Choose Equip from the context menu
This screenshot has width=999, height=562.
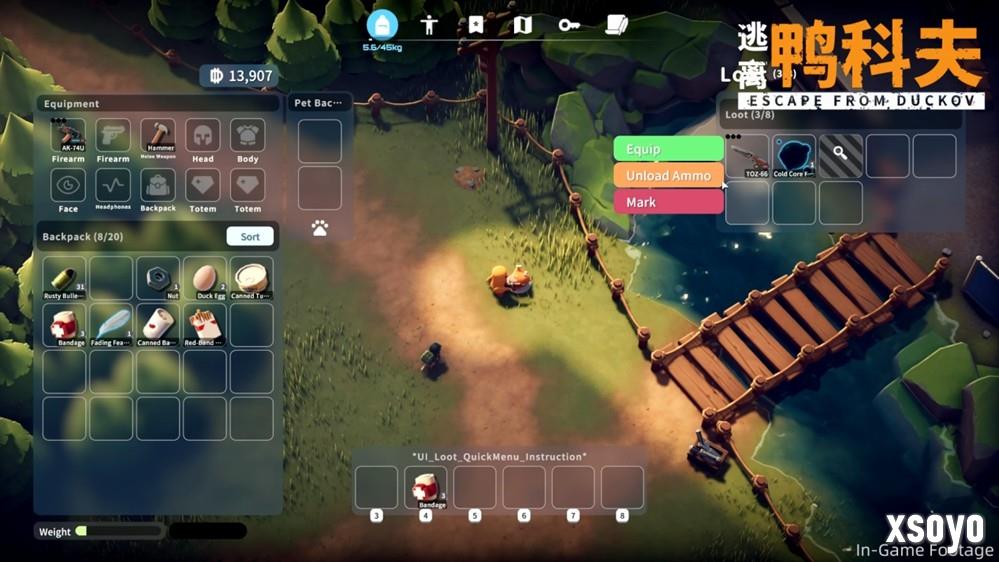668,149
